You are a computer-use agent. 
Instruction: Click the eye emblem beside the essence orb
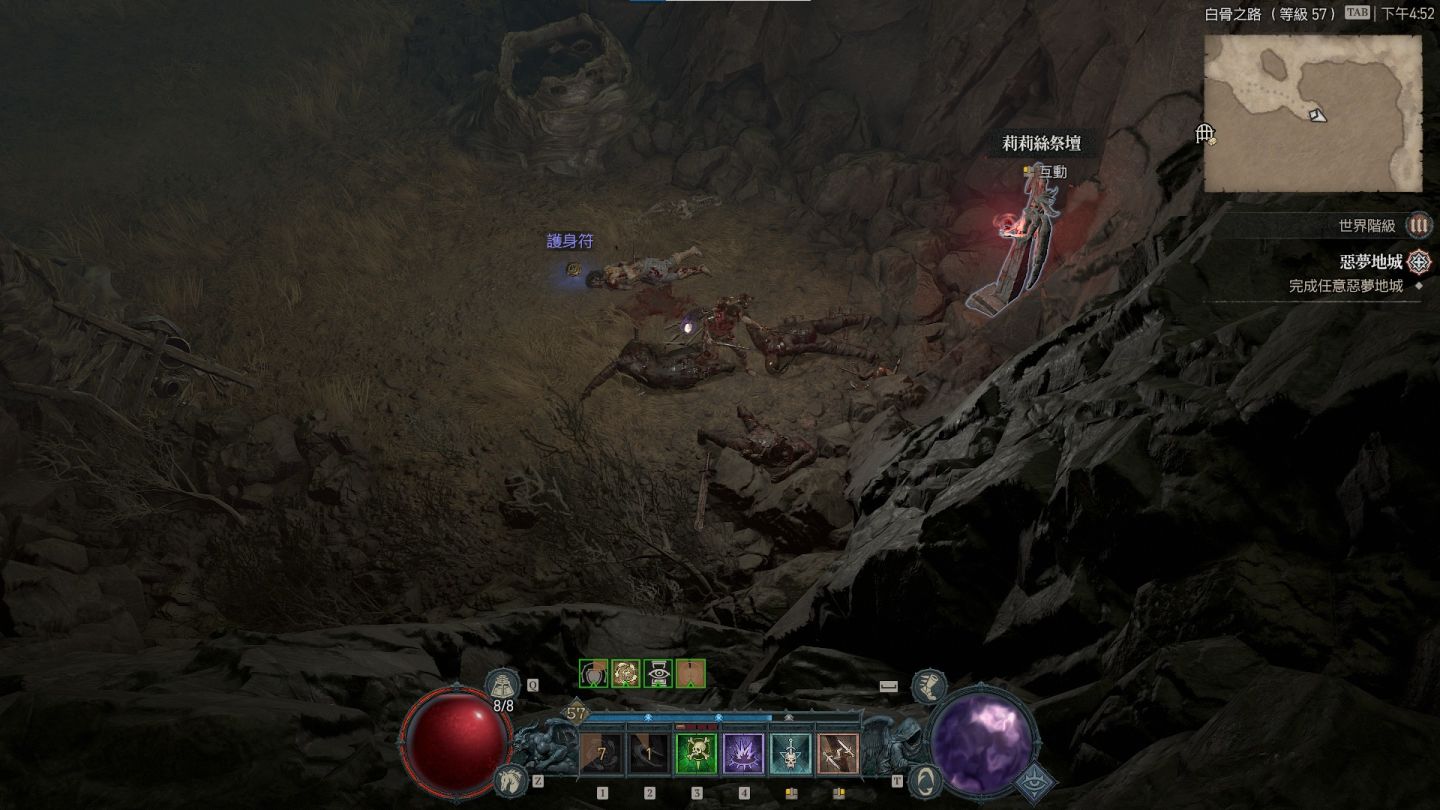pyautogui.click(x=1035, y=782)
